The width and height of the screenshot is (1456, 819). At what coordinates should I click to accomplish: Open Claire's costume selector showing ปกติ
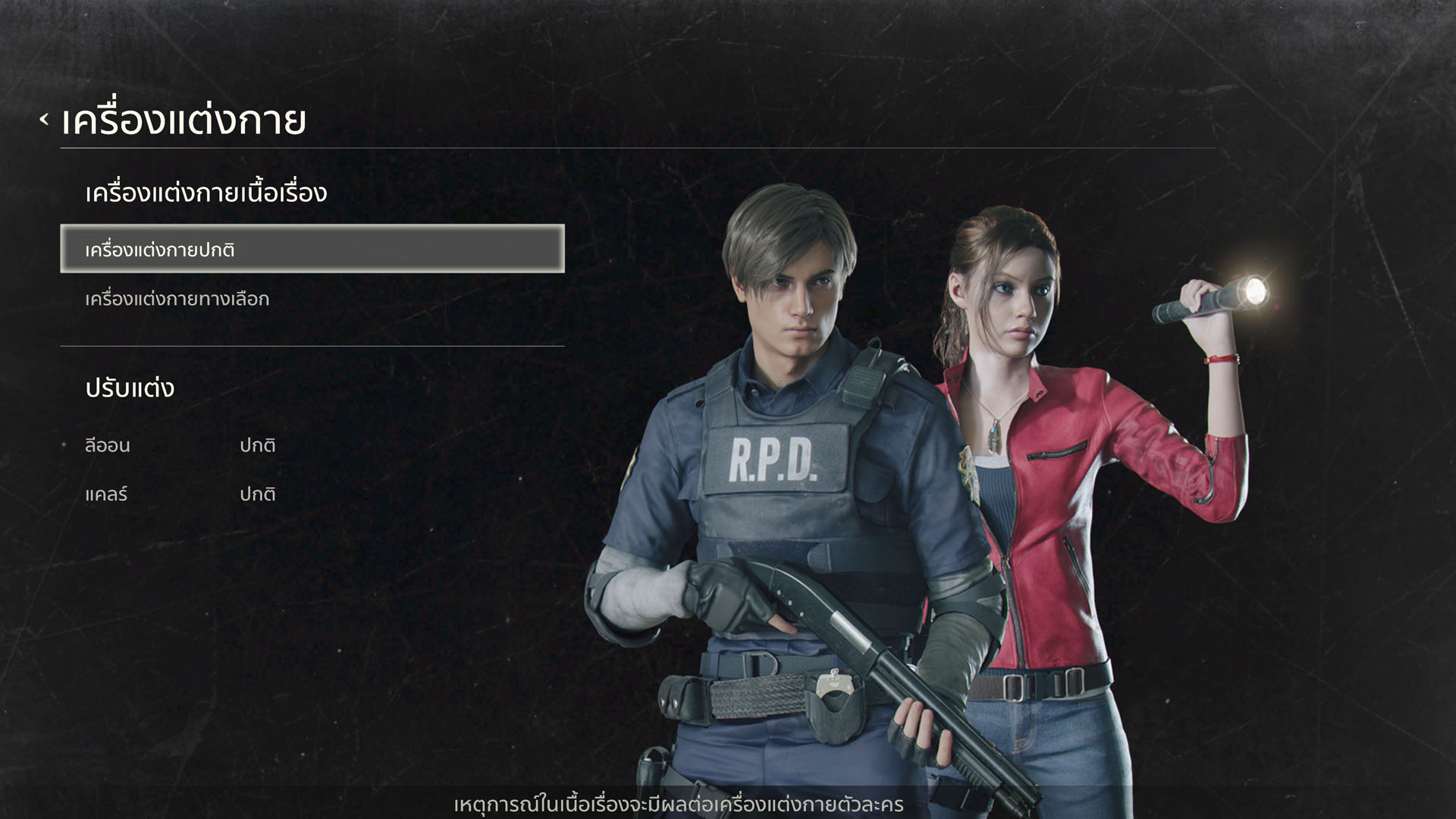tap(258, 494)
